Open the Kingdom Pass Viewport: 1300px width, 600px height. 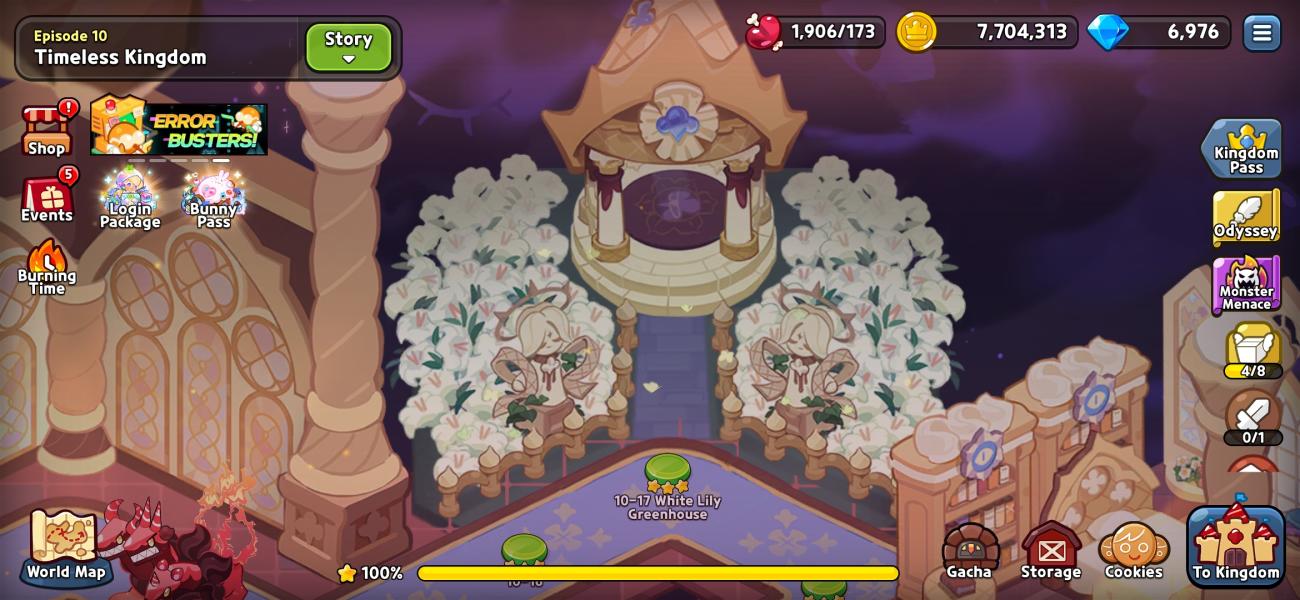(1245, 149)
